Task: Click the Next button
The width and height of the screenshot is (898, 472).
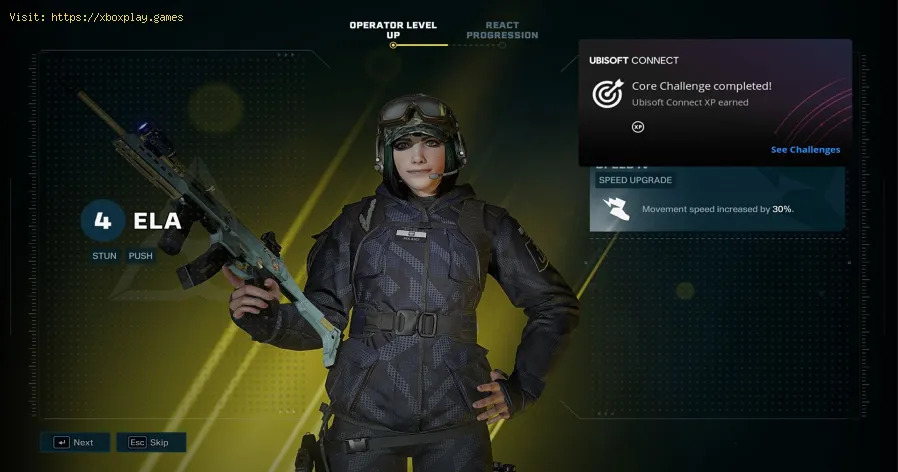Action: [x=75, y=442]
